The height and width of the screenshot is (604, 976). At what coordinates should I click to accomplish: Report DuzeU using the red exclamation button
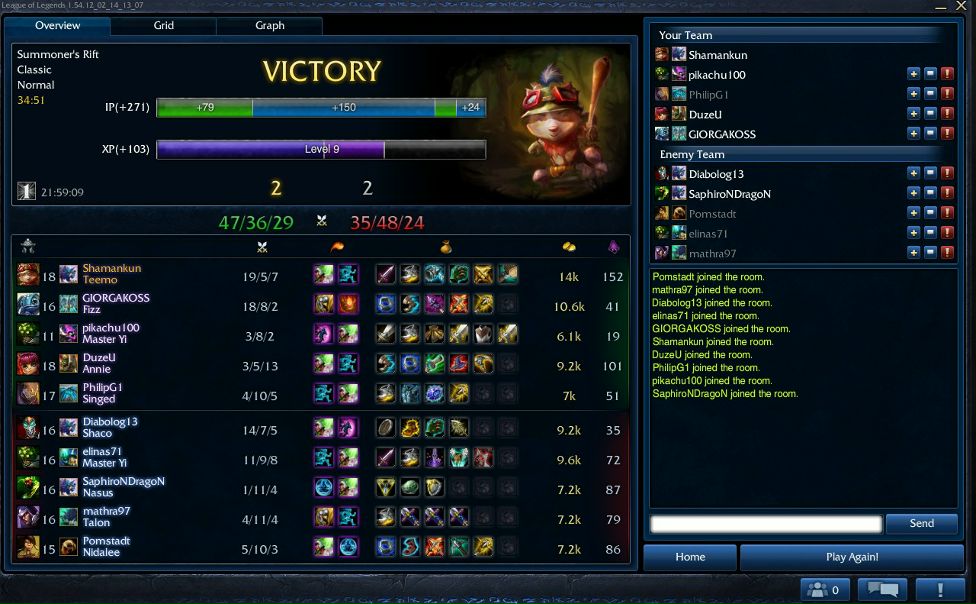point(947,114)
